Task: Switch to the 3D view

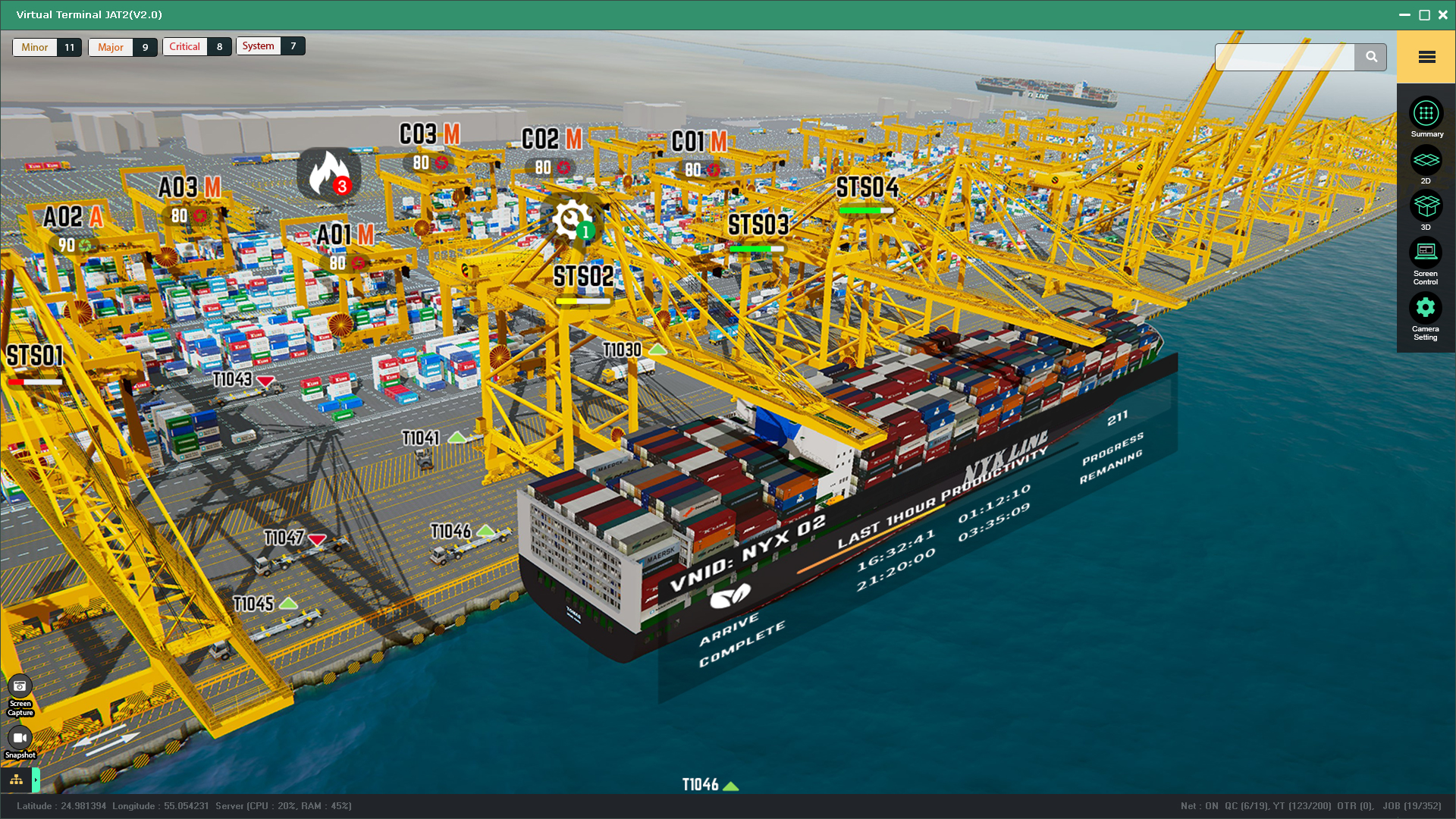Action: [1426, 206]
